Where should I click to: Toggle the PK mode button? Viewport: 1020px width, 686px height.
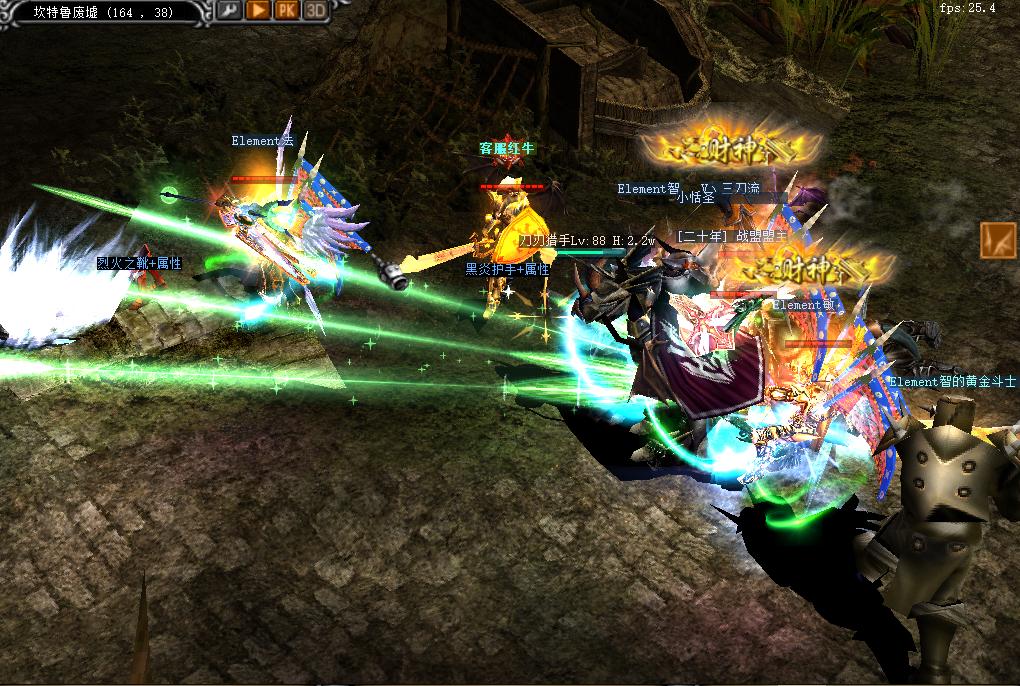[287, 10]
